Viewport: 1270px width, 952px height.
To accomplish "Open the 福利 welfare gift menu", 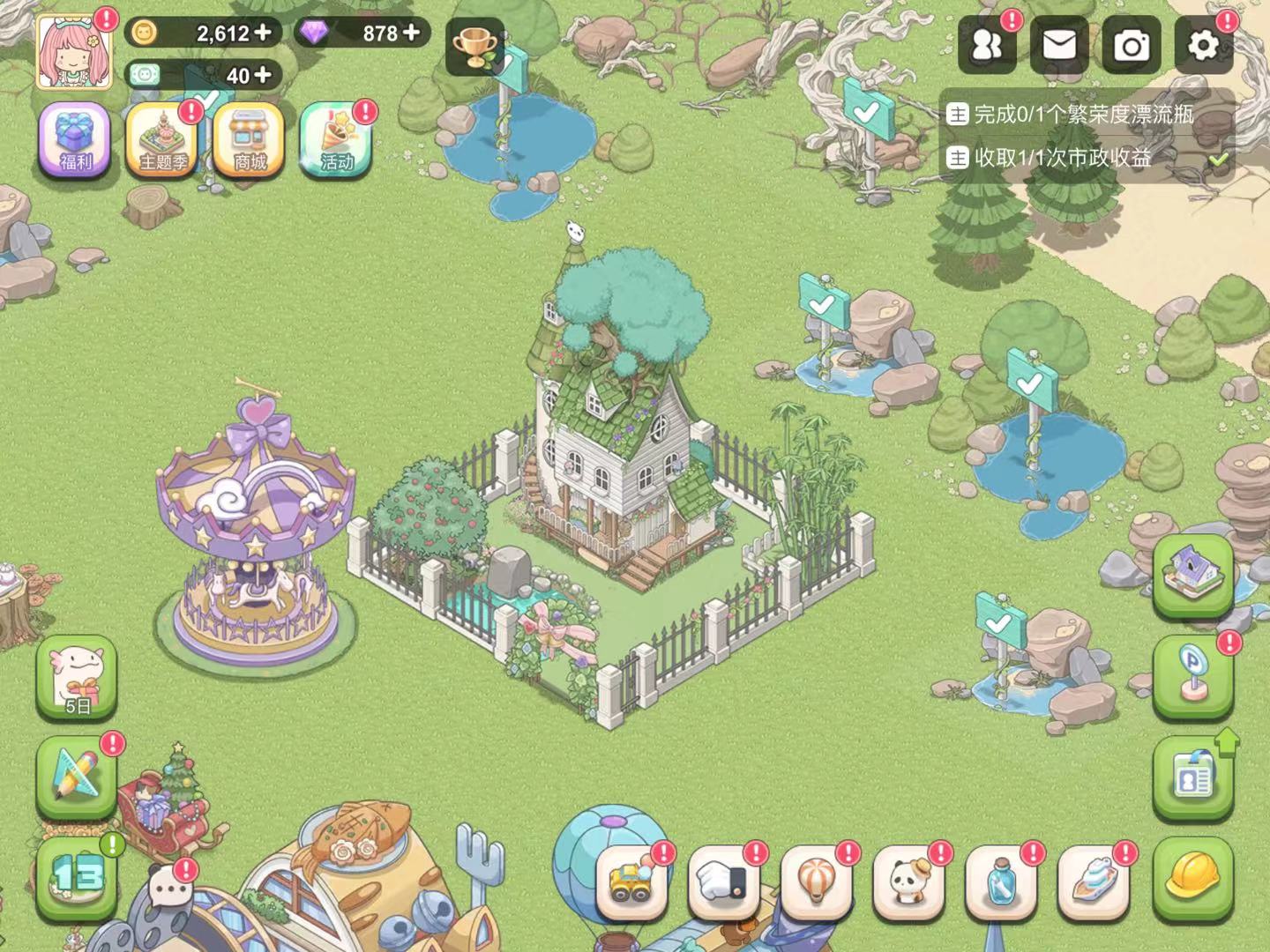I will 75,139.
